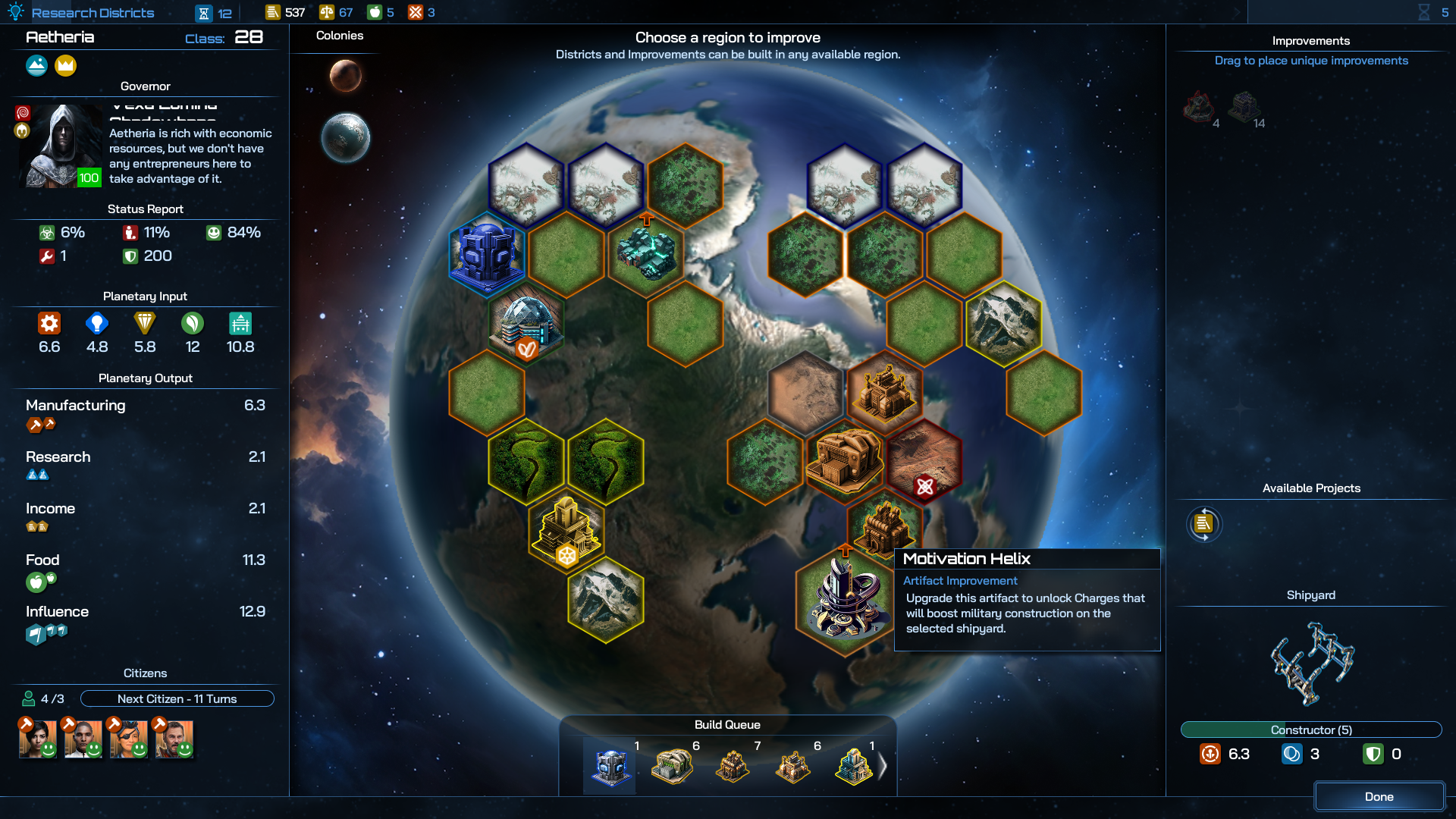Viewport: 1456px width, 819px height.
Task: Show next build queue items arrow
Action: click(882, 767)
